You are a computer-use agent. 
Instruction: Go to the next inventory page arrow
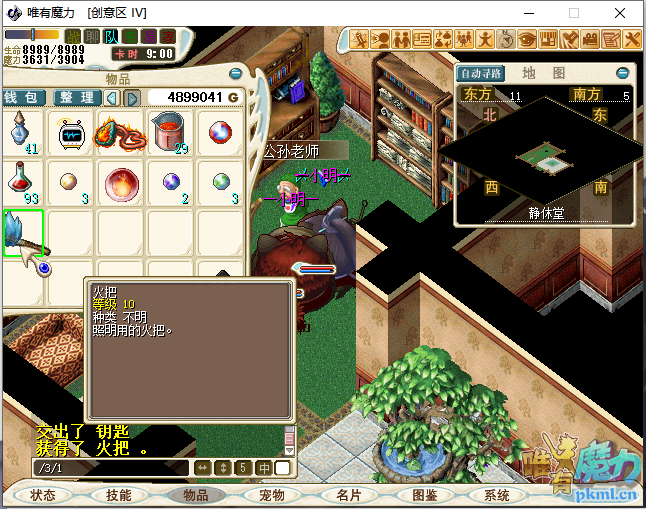[131, 97]
